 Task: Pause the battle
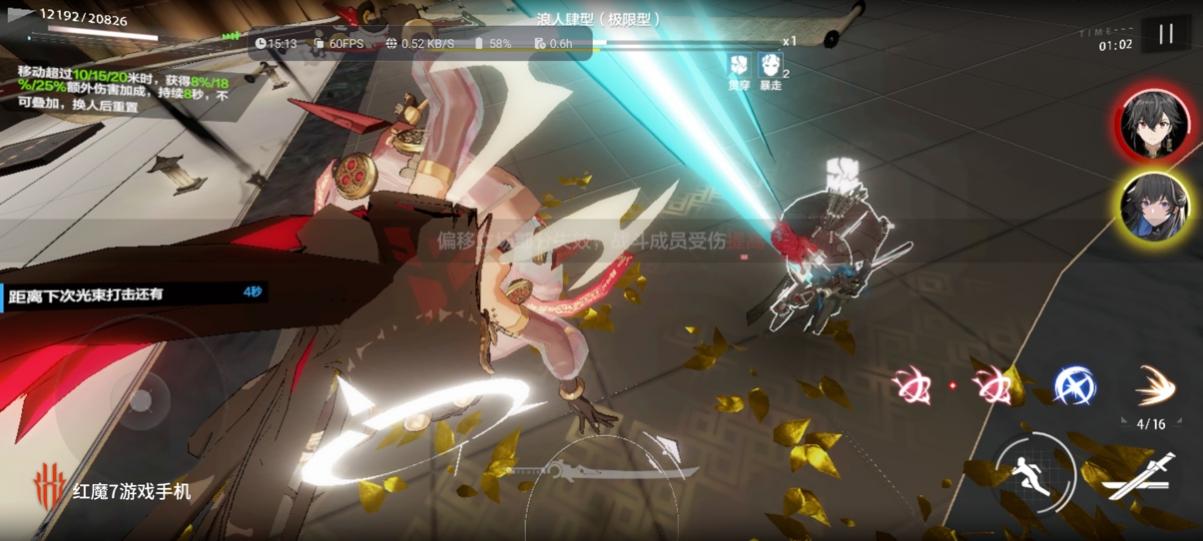1165,35
